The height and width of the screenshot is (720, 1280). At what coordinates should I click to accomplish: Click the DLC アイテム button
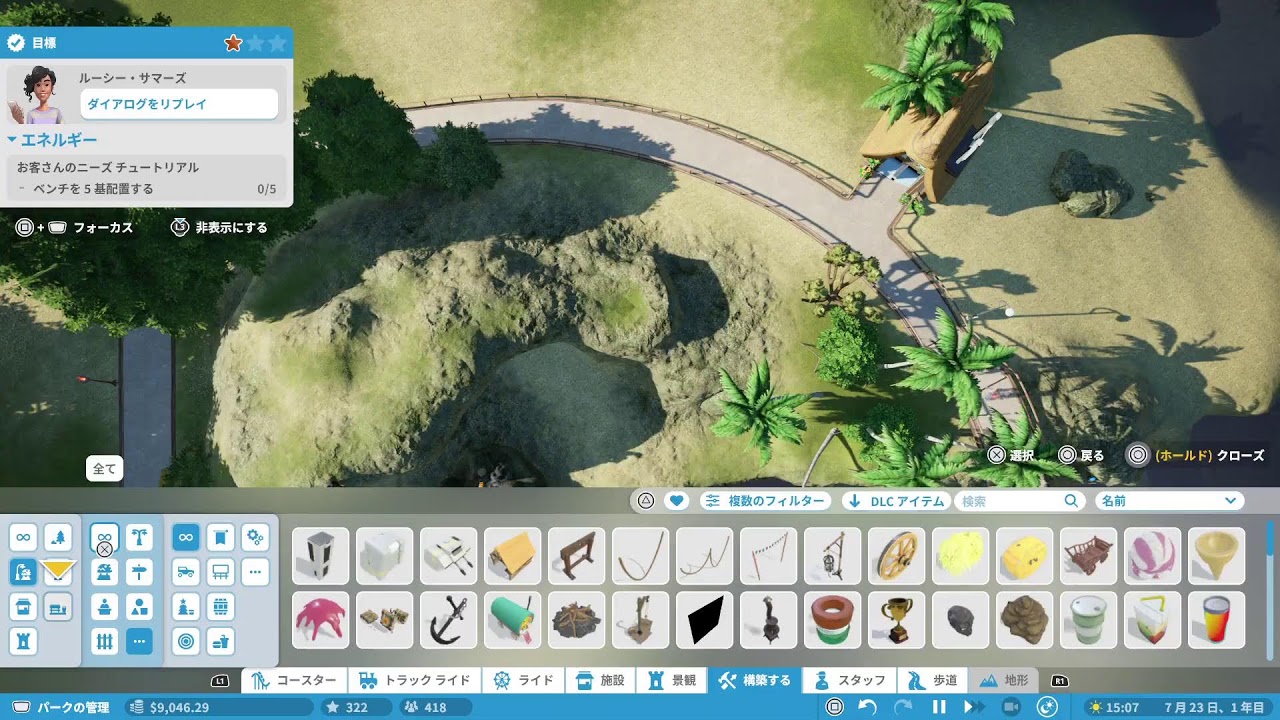tap(895, 501)
